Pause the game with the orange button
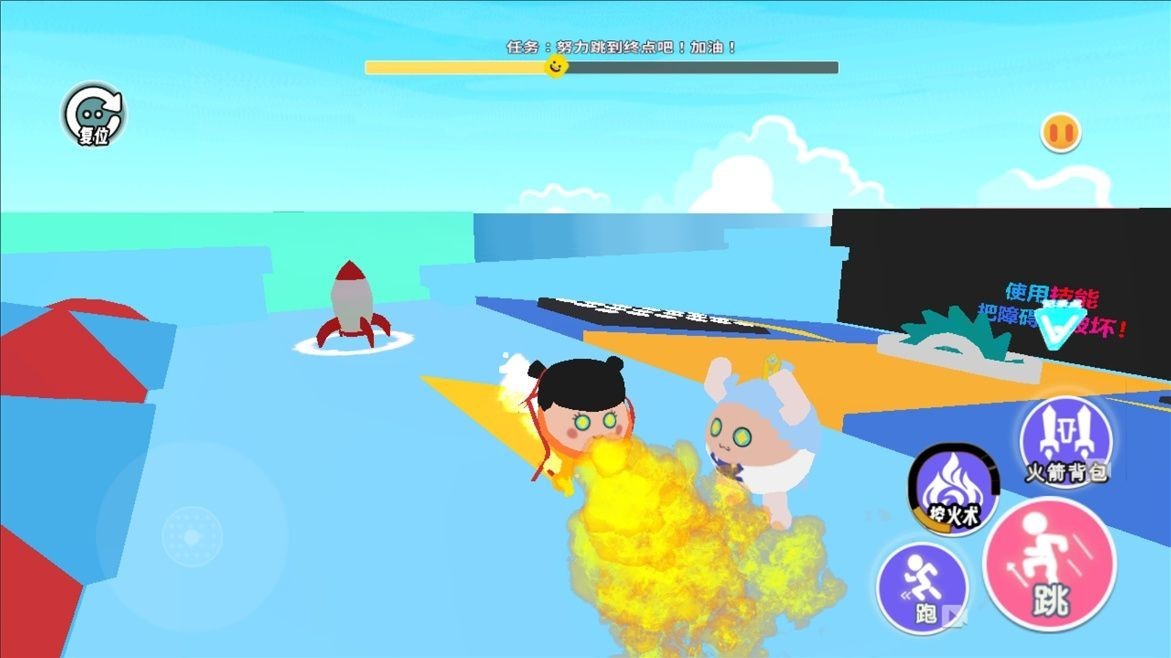The width and height of the screenshot is (1171, 658). pyautogui.click(x=1060, y=132)
